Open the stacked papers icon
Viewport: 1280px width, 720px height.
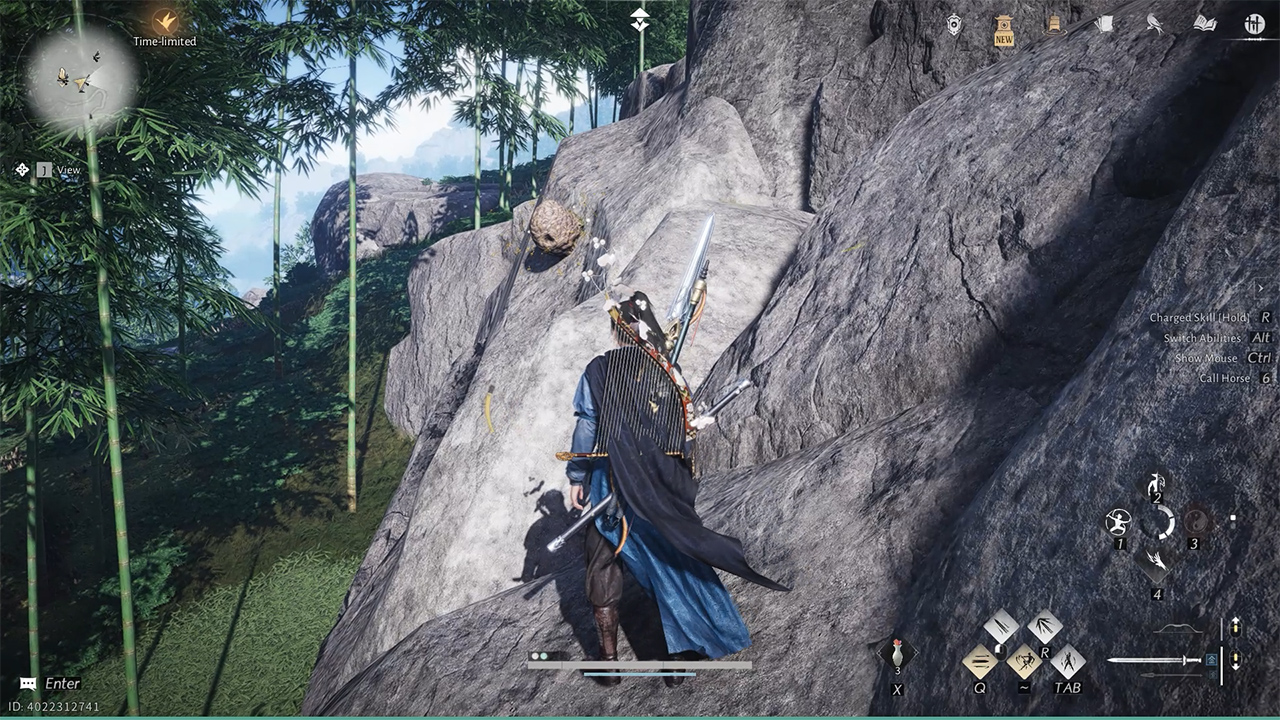pos(1104,24)
